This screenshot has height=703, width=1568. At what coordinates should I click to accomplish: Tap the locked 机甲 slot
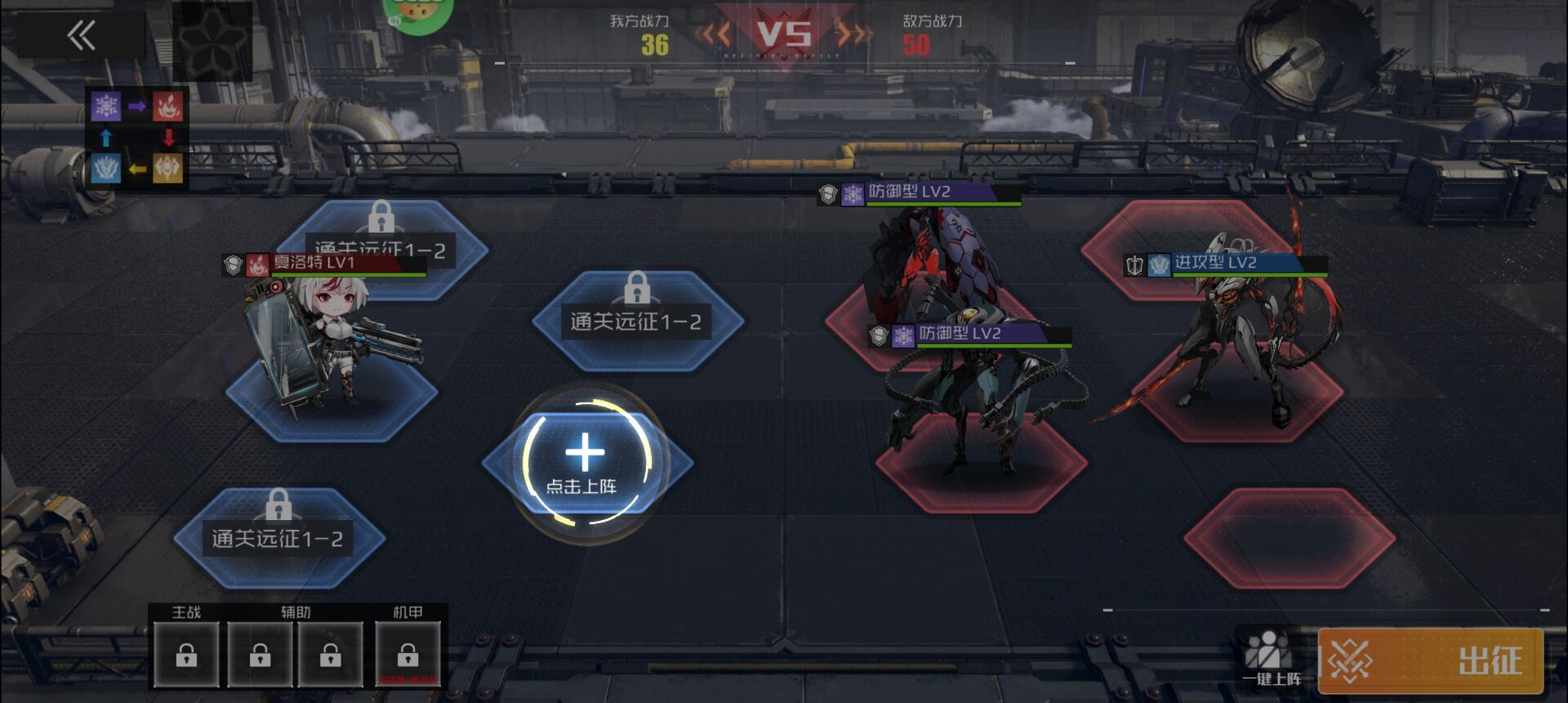(x=408, y=654)
